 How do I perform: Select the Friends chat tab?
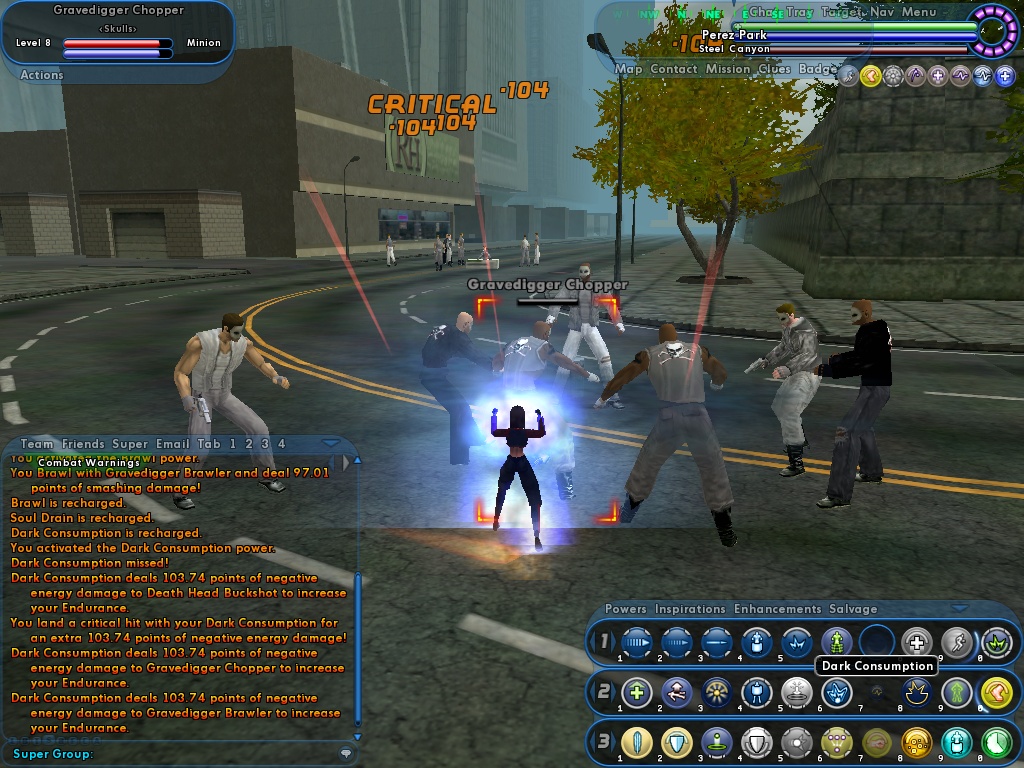83,444
